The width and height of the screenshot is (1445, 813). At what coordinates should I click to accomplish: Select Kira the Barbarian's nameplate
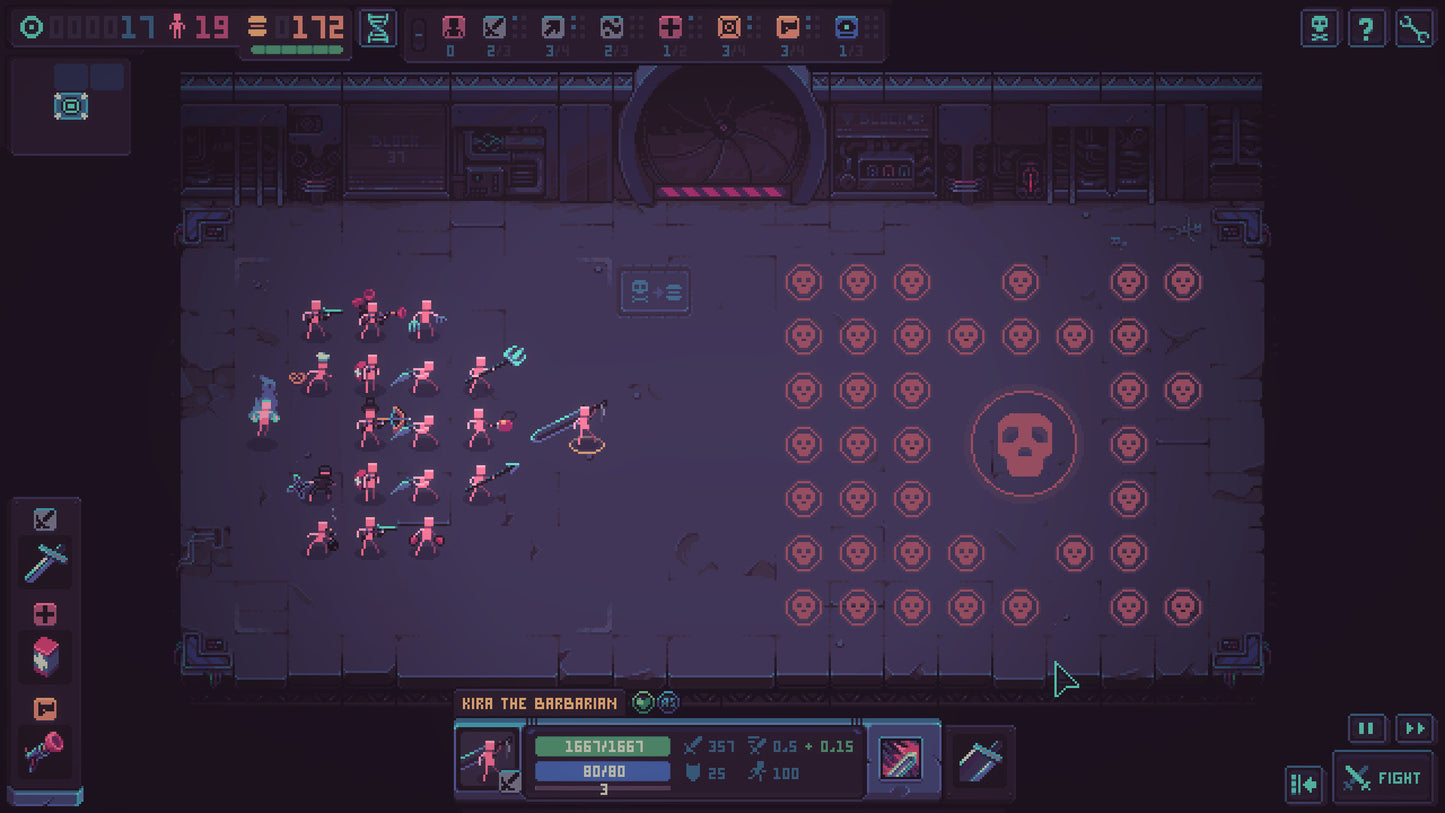tap(538, 703)
